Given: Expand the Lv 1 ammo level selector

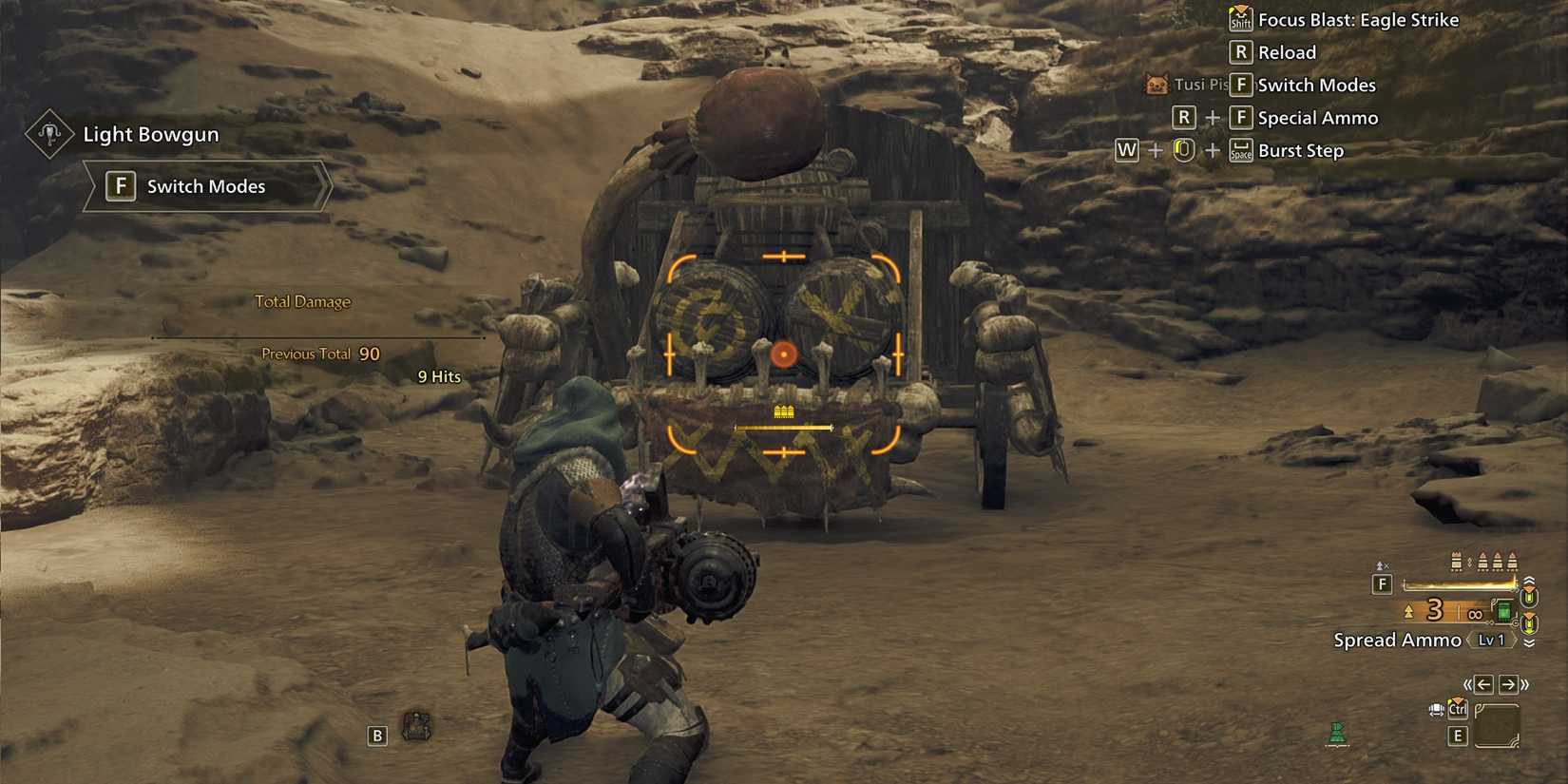Looking at the screenshot, I should [x=1492, y=640].
